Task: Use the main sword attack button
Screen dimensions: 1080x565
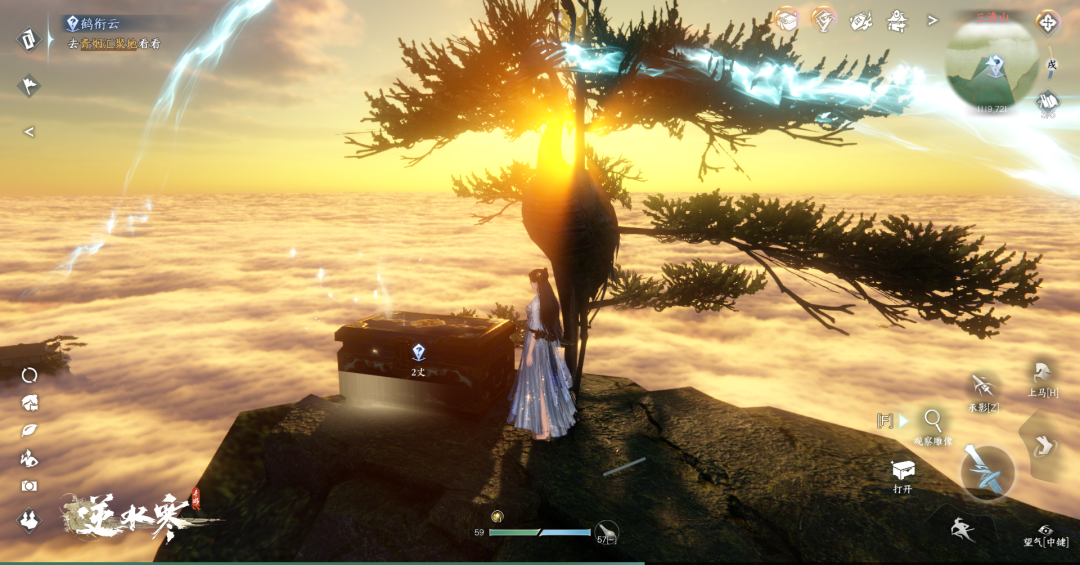Action: 988,472
